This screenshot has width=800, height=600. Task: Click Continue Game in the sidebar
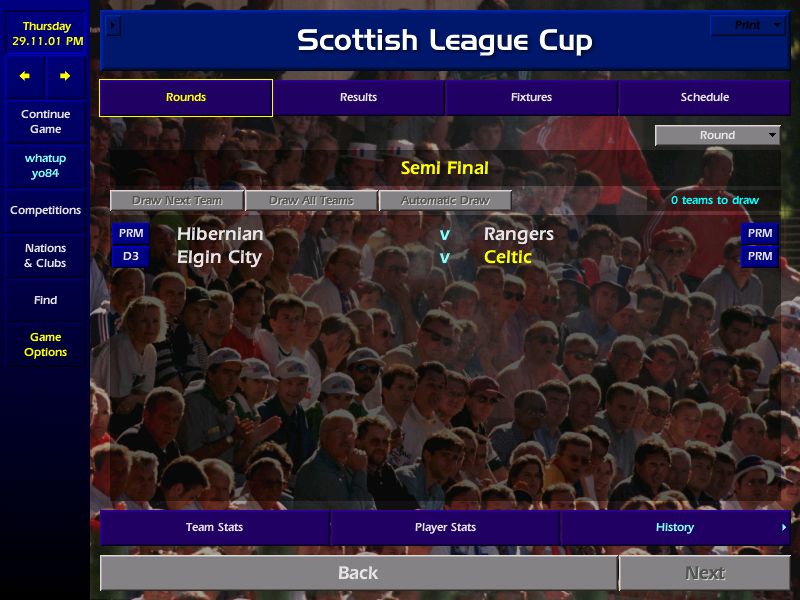point(45,121)
